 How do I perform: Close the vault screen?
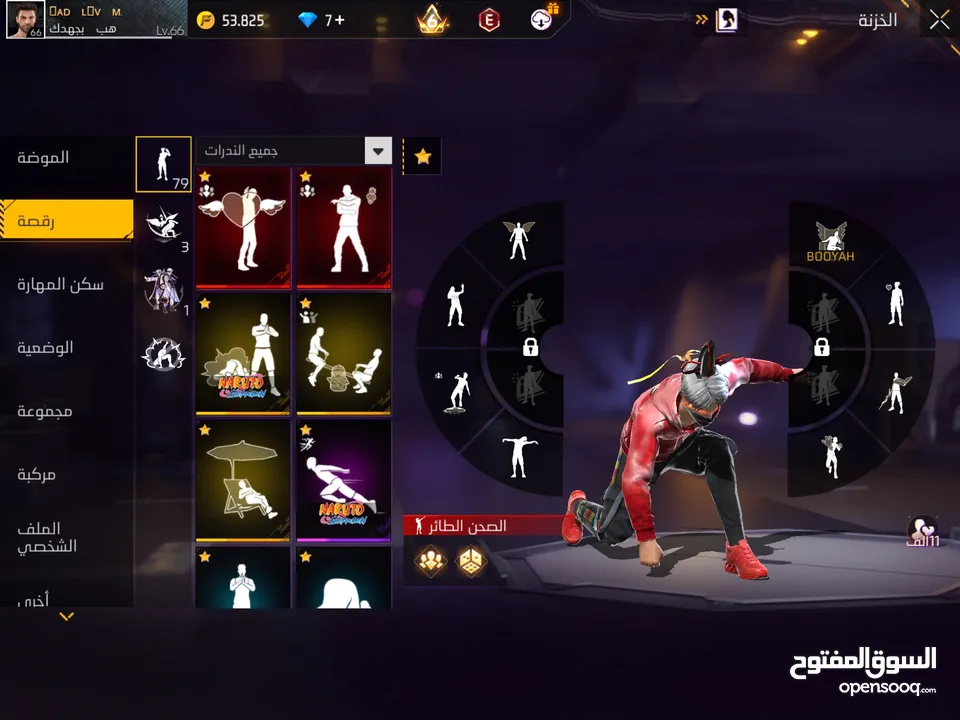coord(939,20)
